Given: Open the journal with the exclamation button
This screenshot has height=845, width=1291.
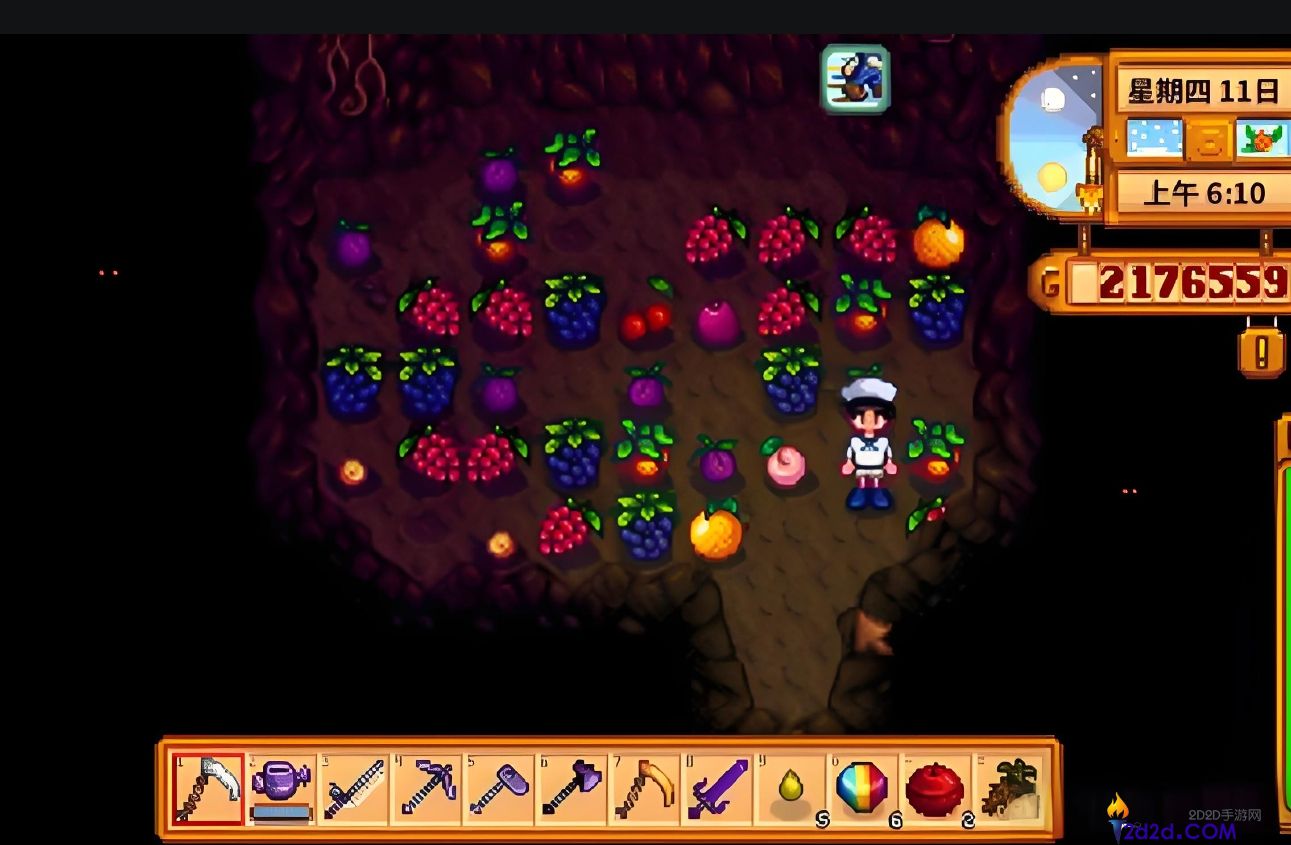Looking at the screenshot, I should click(1261, 352).
